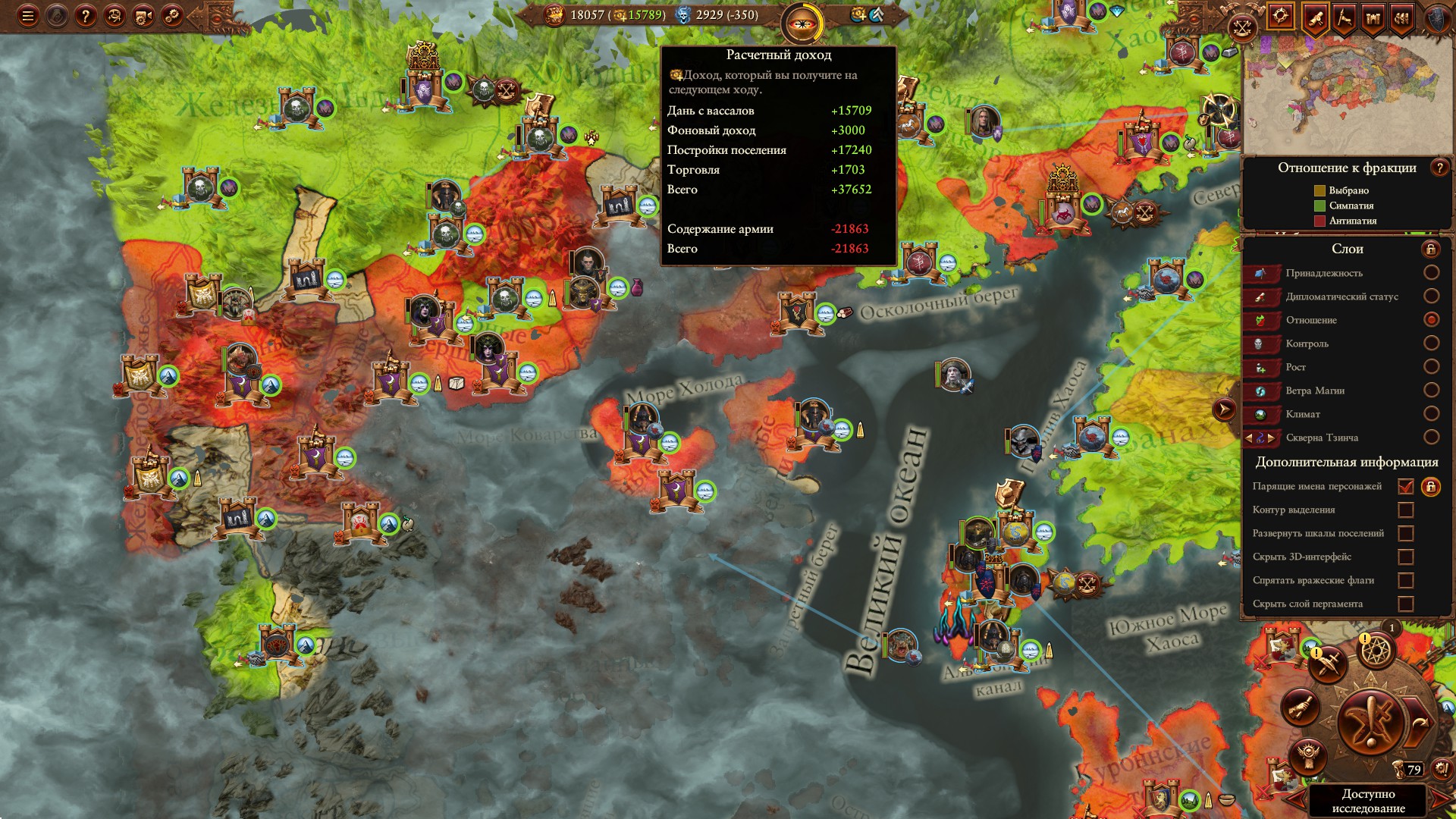The image size is (1456, 819).
Task: Enable 'Спрятать вражеские флаги' option
Action: click(x=1405, y=581)
